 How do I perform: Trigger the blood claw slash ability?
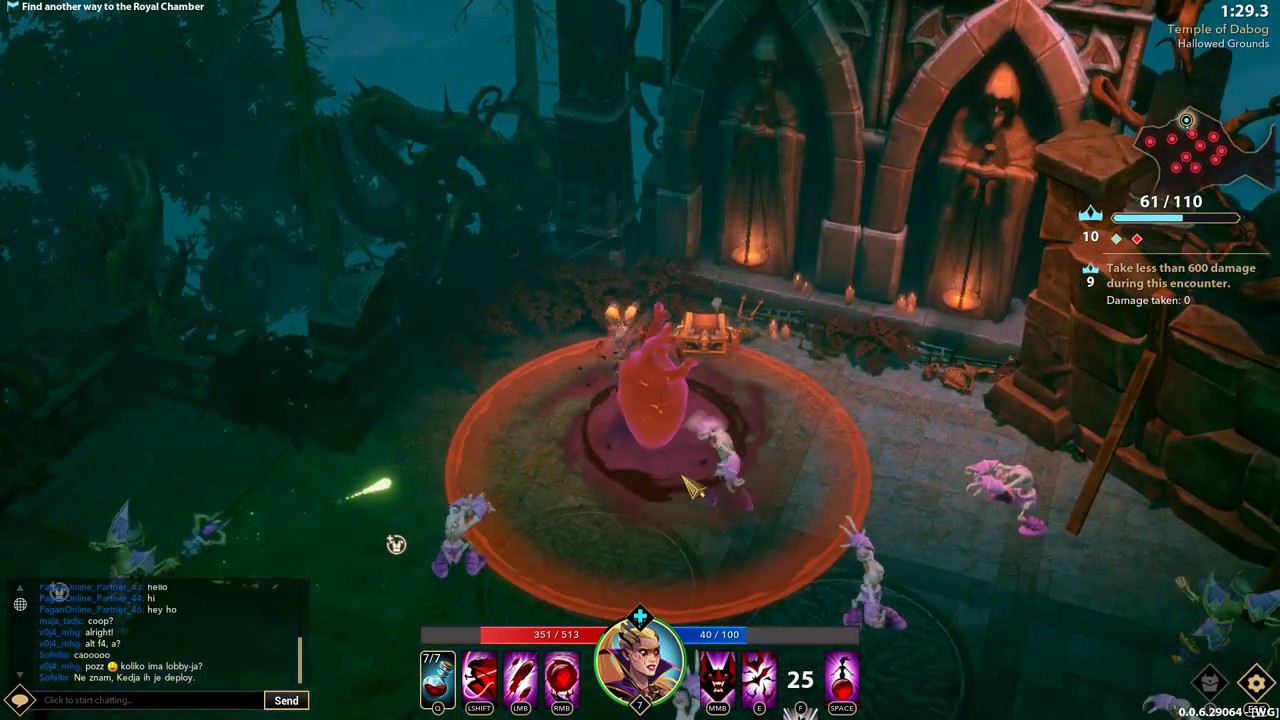click(520, 678)
